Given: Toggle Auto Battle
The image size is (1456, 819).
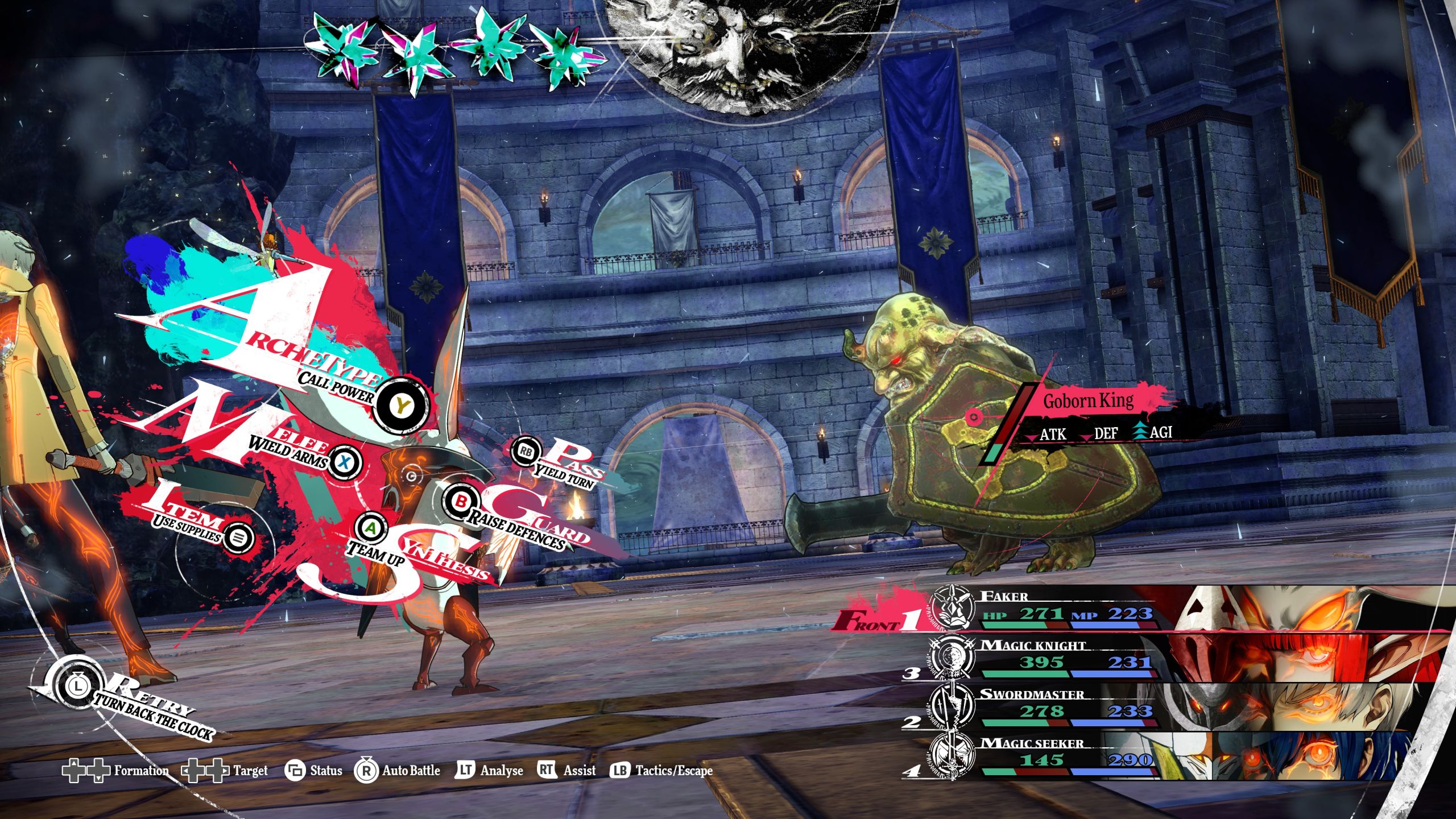Looking at the screenshot, I should (x=398, y=771).
